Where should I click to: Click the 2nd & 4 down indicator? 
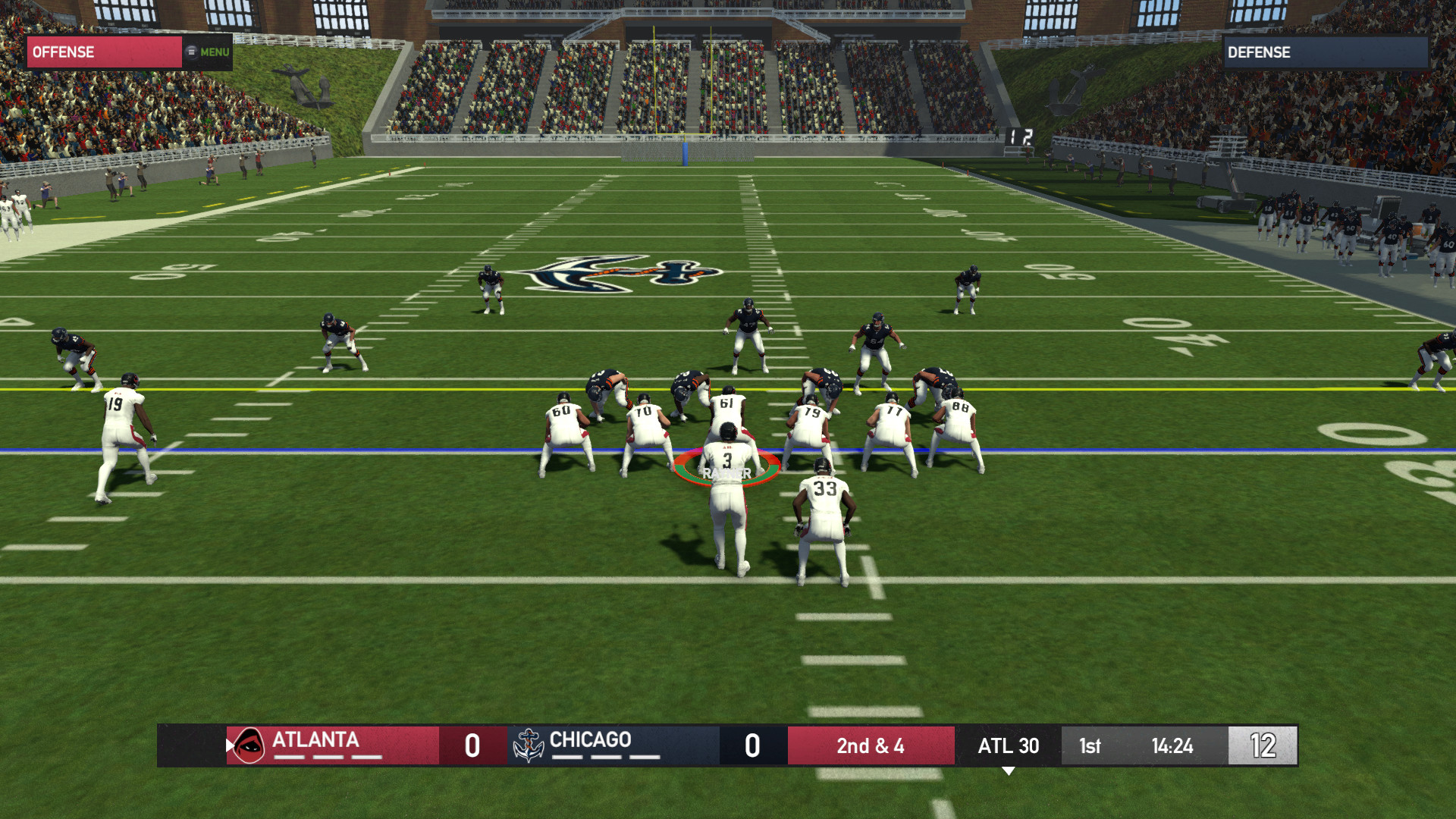[x=870, y=745]
